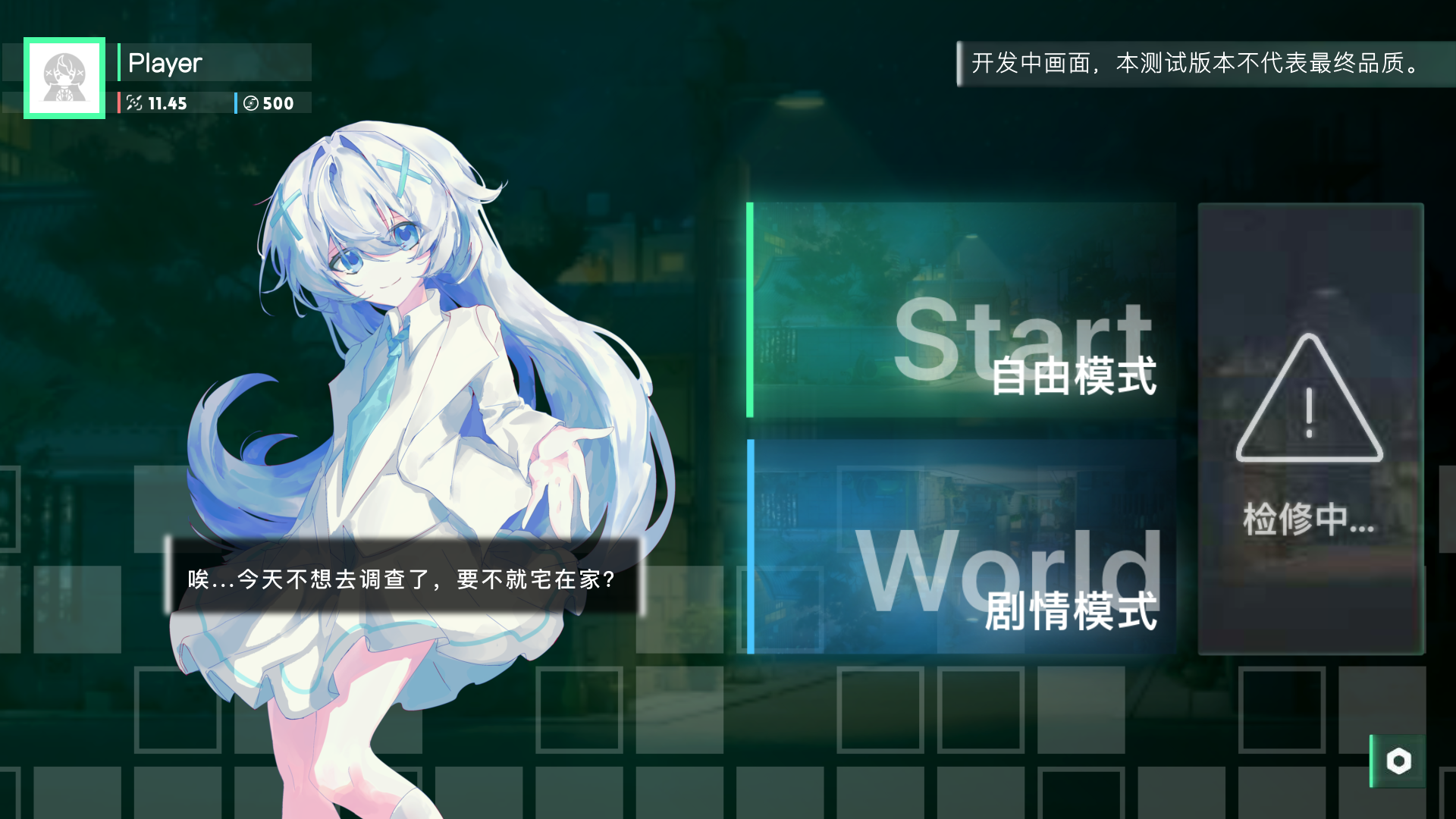The height and width of the screenshot is (819, 1456).
Task: Click the rating icon next to 11.45
Action: point(133,103)
